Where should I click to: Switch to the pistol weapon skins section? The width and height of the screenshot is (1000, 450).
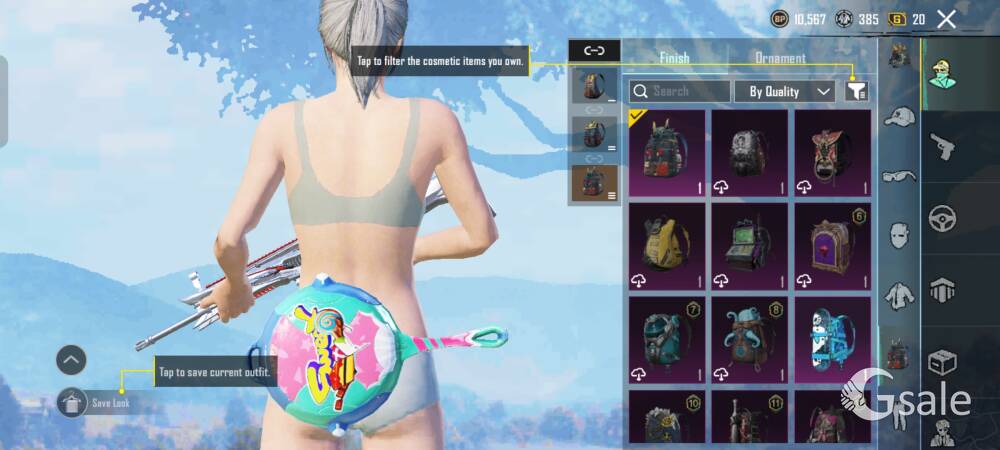click(x=942, y=147)
